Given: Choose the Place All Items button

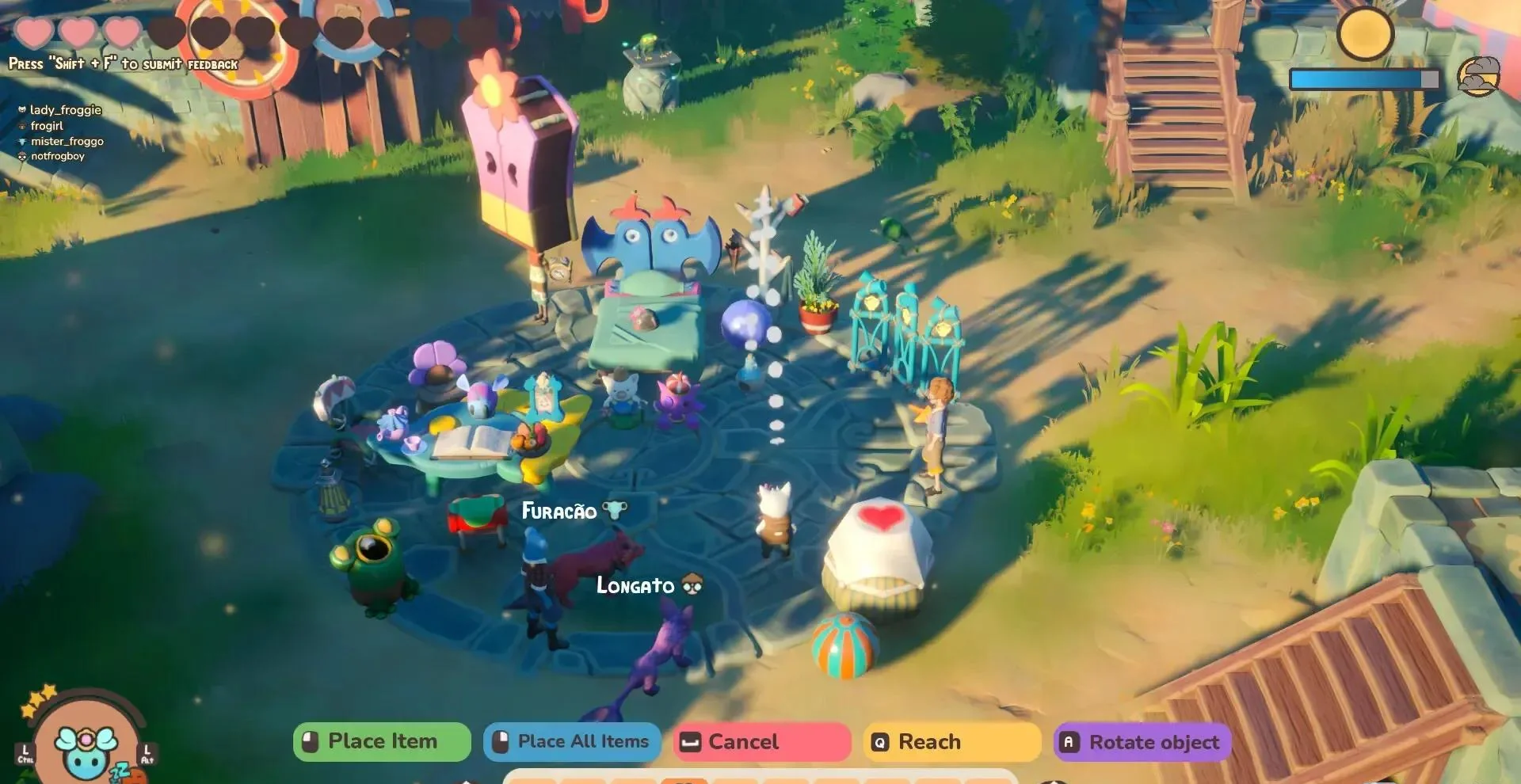Looking at the screenshot, I should [572, 742].
